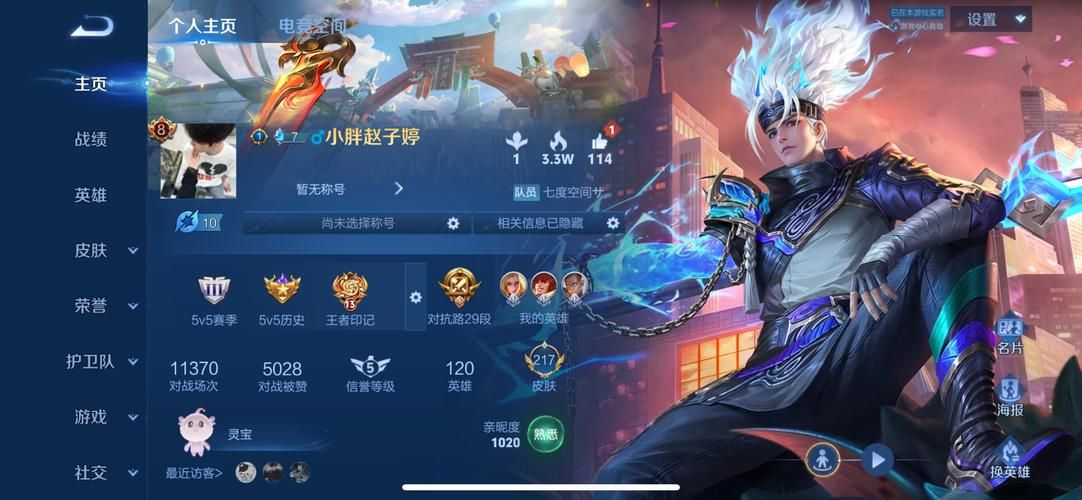This screenshot has height=500, width=1082.
Task: Open the 战绩 match history menu
Action: point(91,139)
